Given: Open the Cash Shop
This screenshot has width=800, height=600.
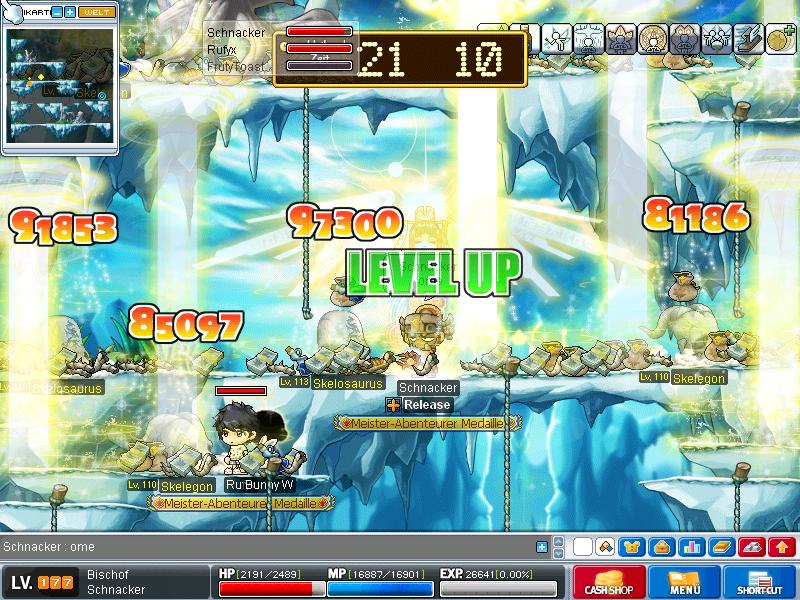Looking at the screenshot, I should (x=607, y=582).
